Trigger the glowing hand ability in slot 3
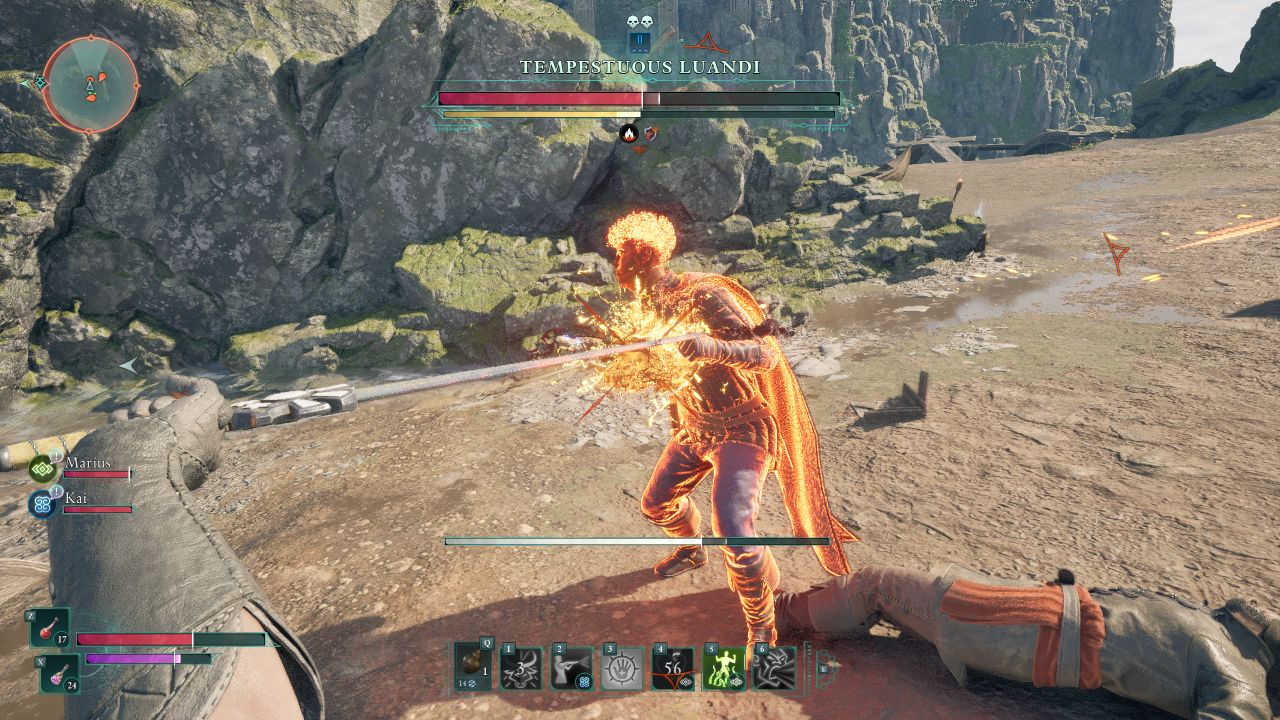The width and height of the screenshot is (1280, 720). click(622, 668)
